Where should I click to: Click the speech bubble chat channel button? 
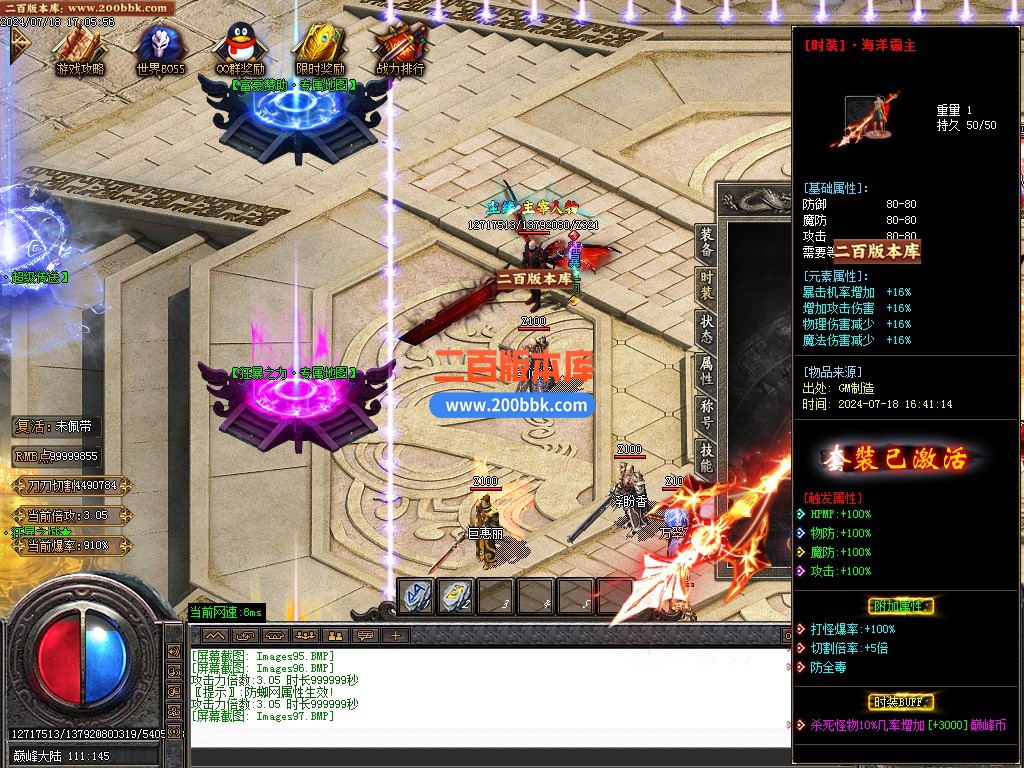click(x=366, y=635)
